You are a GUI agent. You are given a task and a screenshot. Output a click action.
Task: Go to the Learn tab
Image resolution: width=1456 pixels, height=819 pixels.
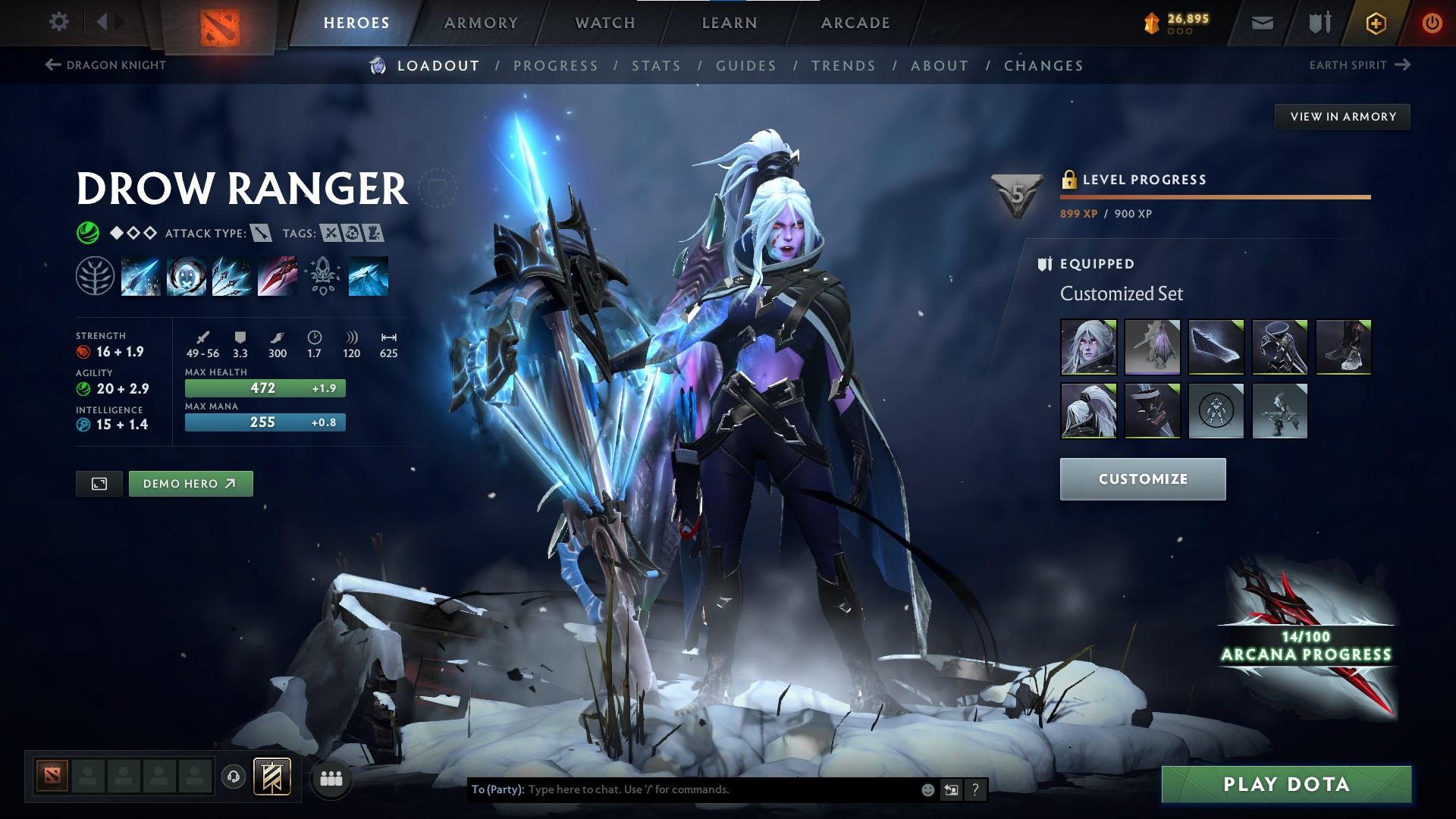[x=730, y=23]
